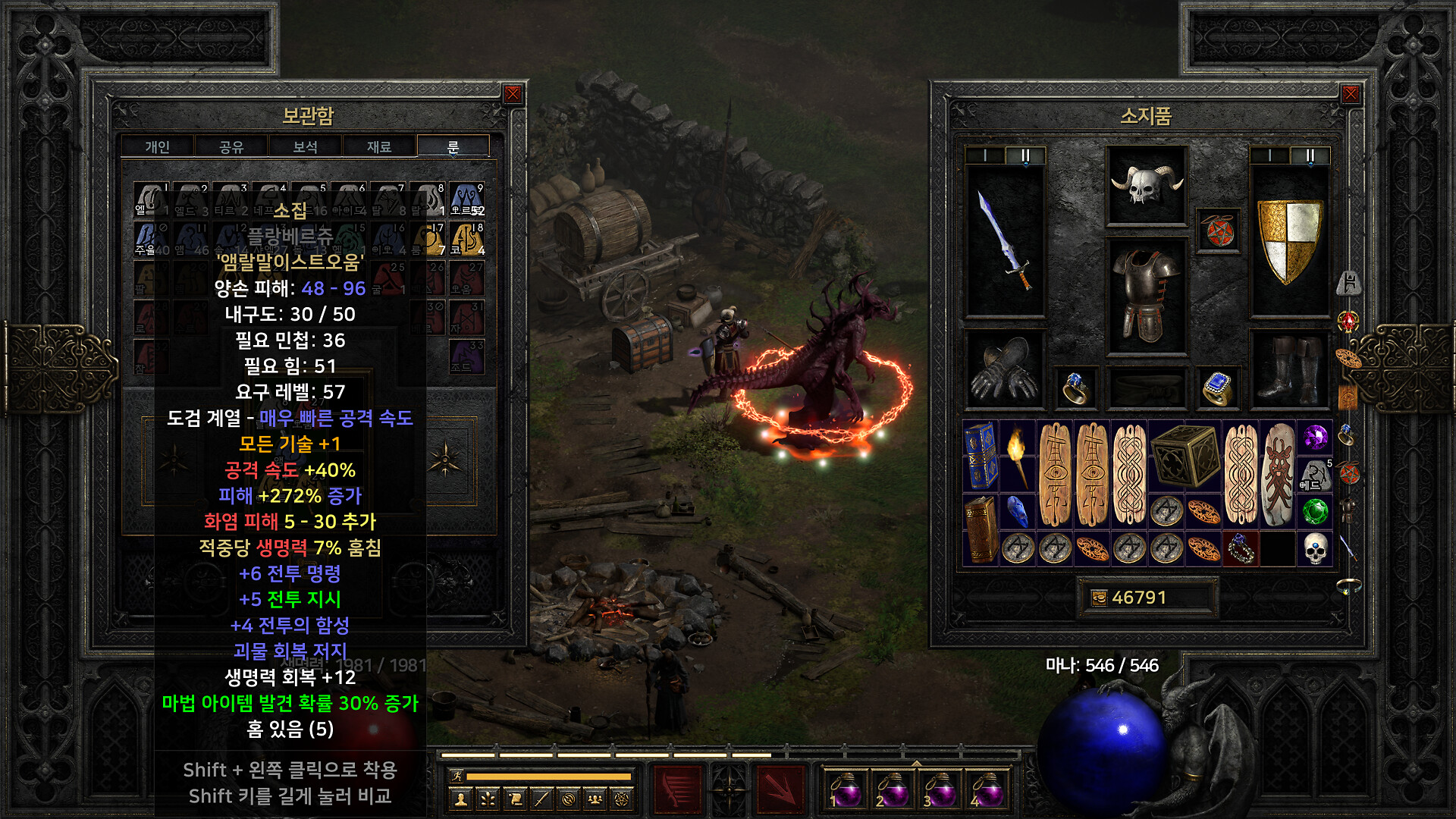Close the stash window
Viewport: 1456px width, 819px height.
tap(513, 94)
